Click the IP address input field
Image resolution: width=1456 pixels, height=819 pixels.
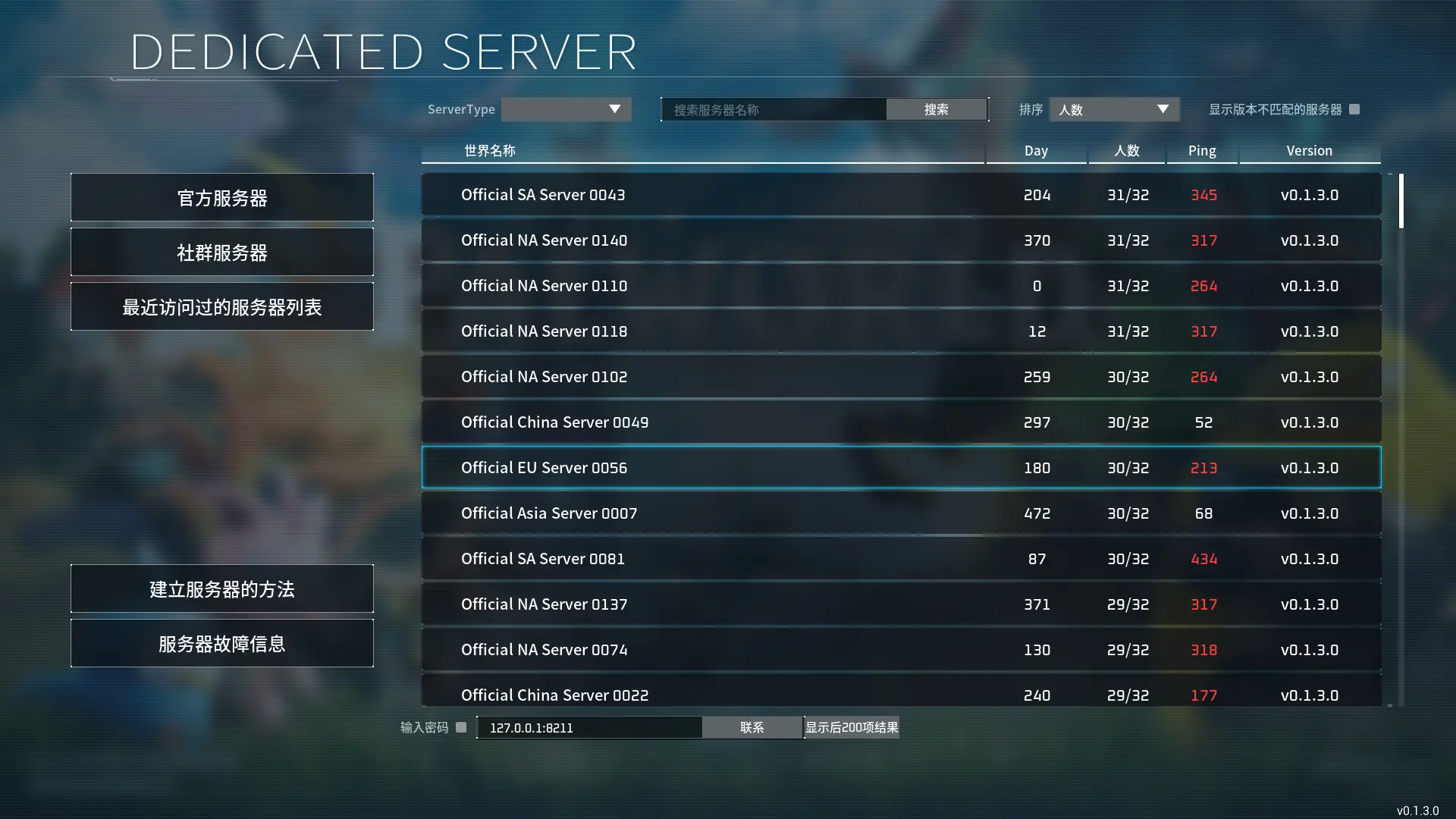589,728
